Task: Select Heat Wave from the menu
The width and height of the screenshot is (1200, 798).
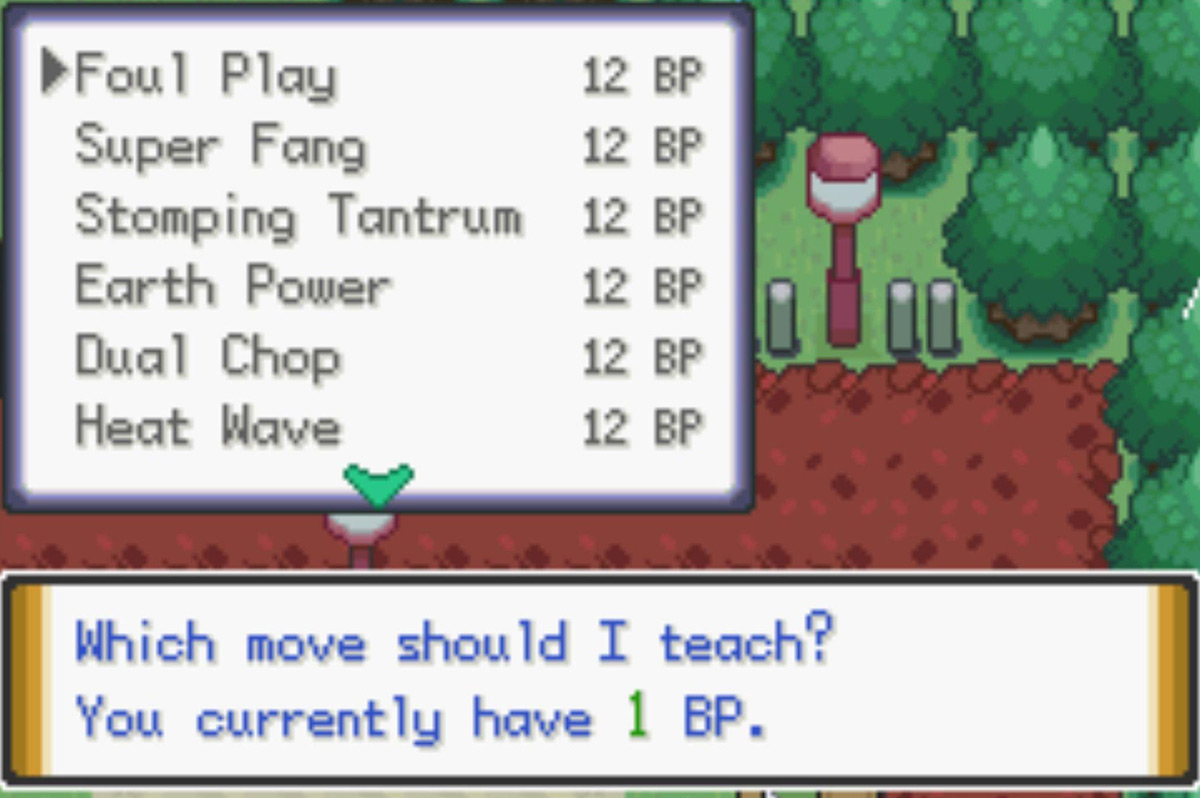Action: (208, 427)
